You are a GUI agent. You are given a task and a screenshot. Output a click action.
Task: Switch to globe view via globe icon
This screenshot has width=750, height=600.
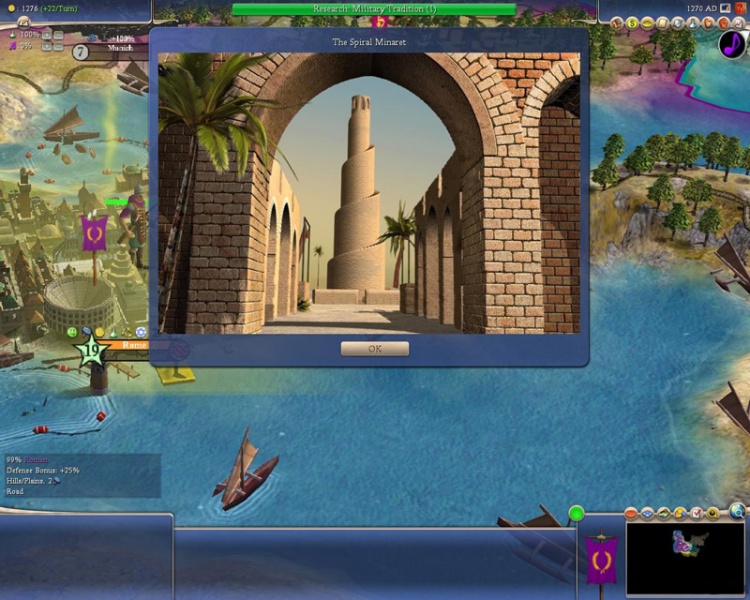(737, 513)
